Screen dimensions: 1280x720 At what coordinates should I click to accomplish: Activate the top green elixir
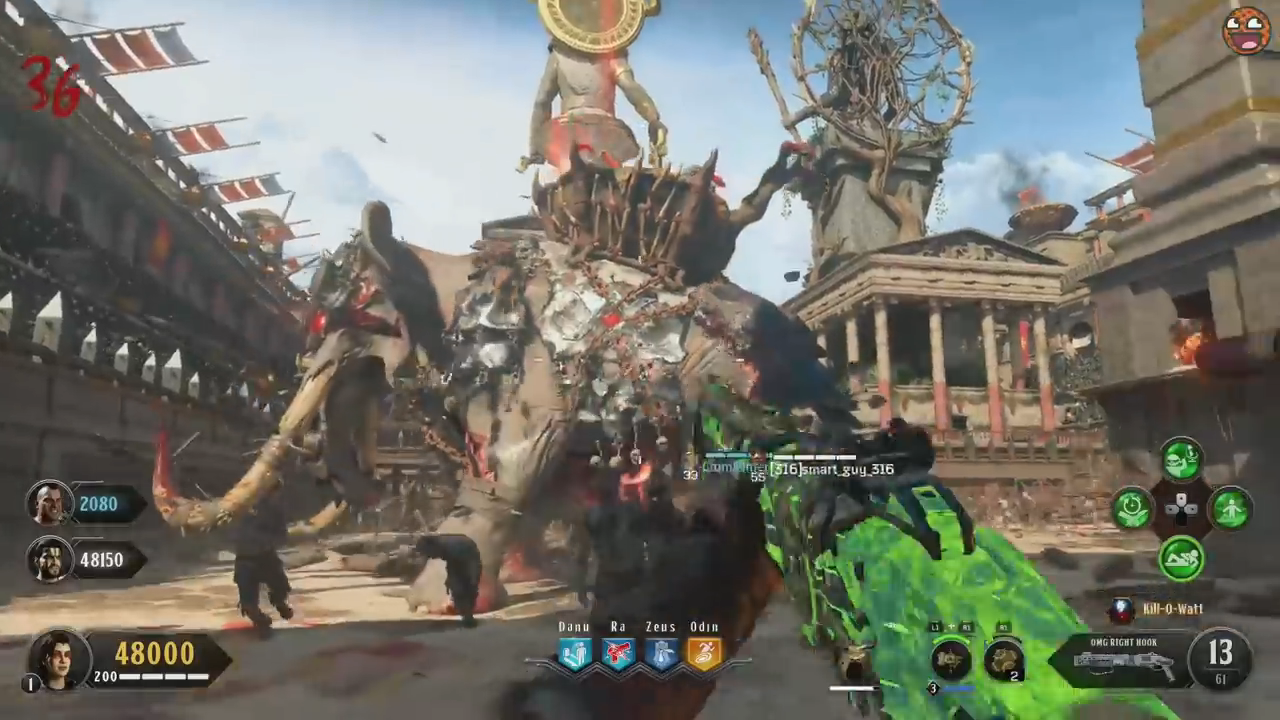click(1182, 460)
